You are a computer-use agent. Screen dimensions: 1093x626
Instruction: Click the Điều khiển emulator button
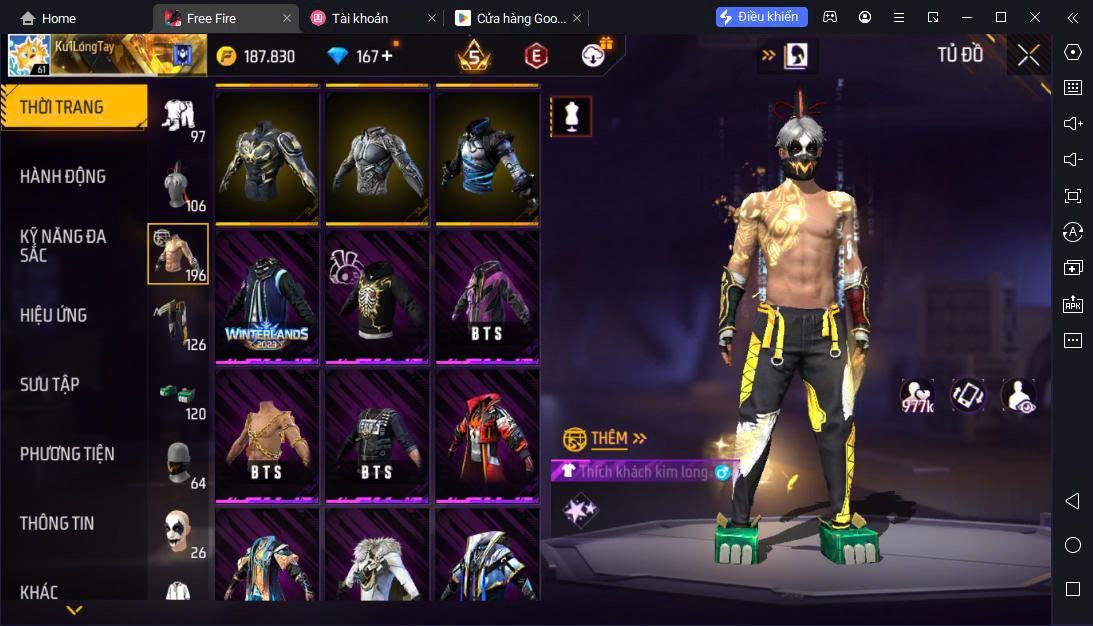pyautogui.click(x=761, y=17)
